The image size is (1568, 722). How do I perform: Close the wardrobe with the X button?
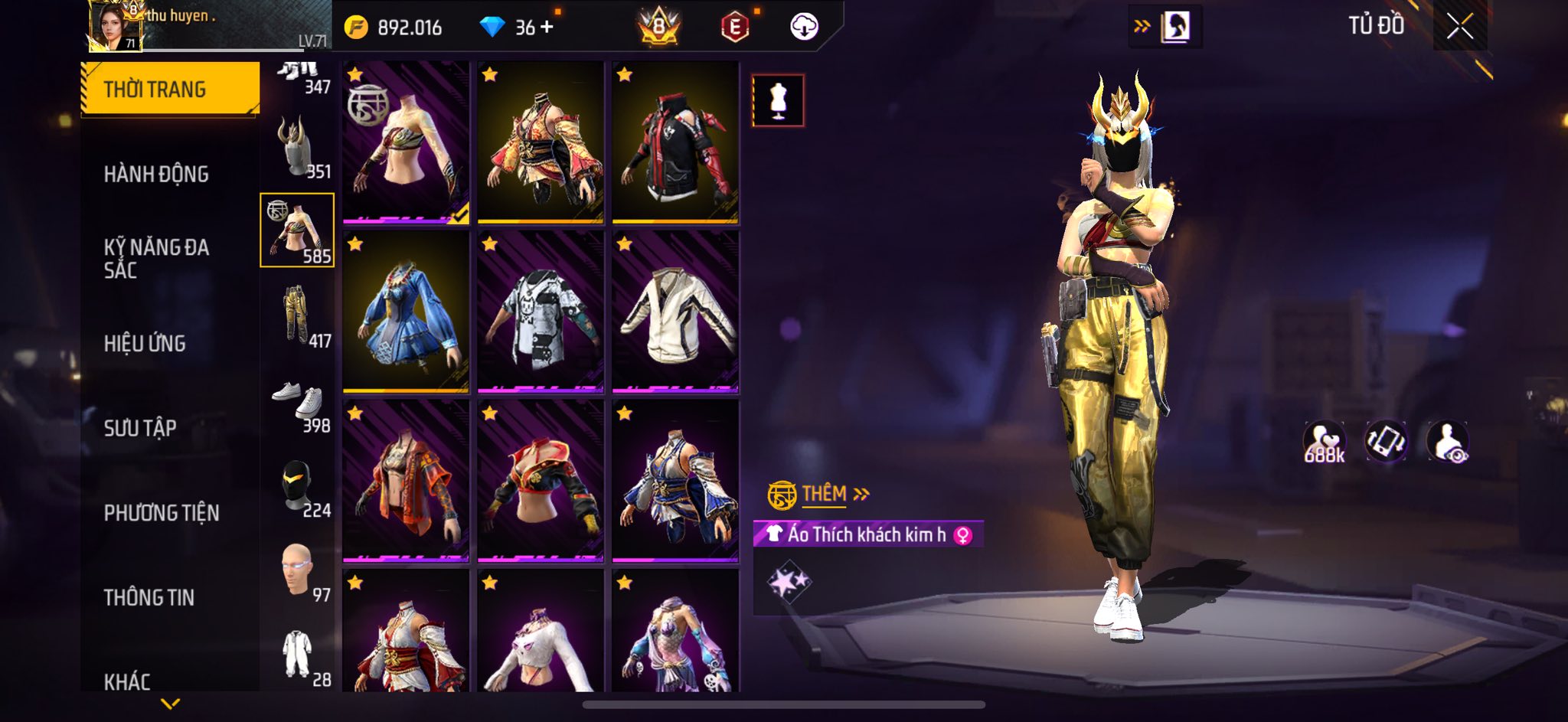[x=1459, y=27]
